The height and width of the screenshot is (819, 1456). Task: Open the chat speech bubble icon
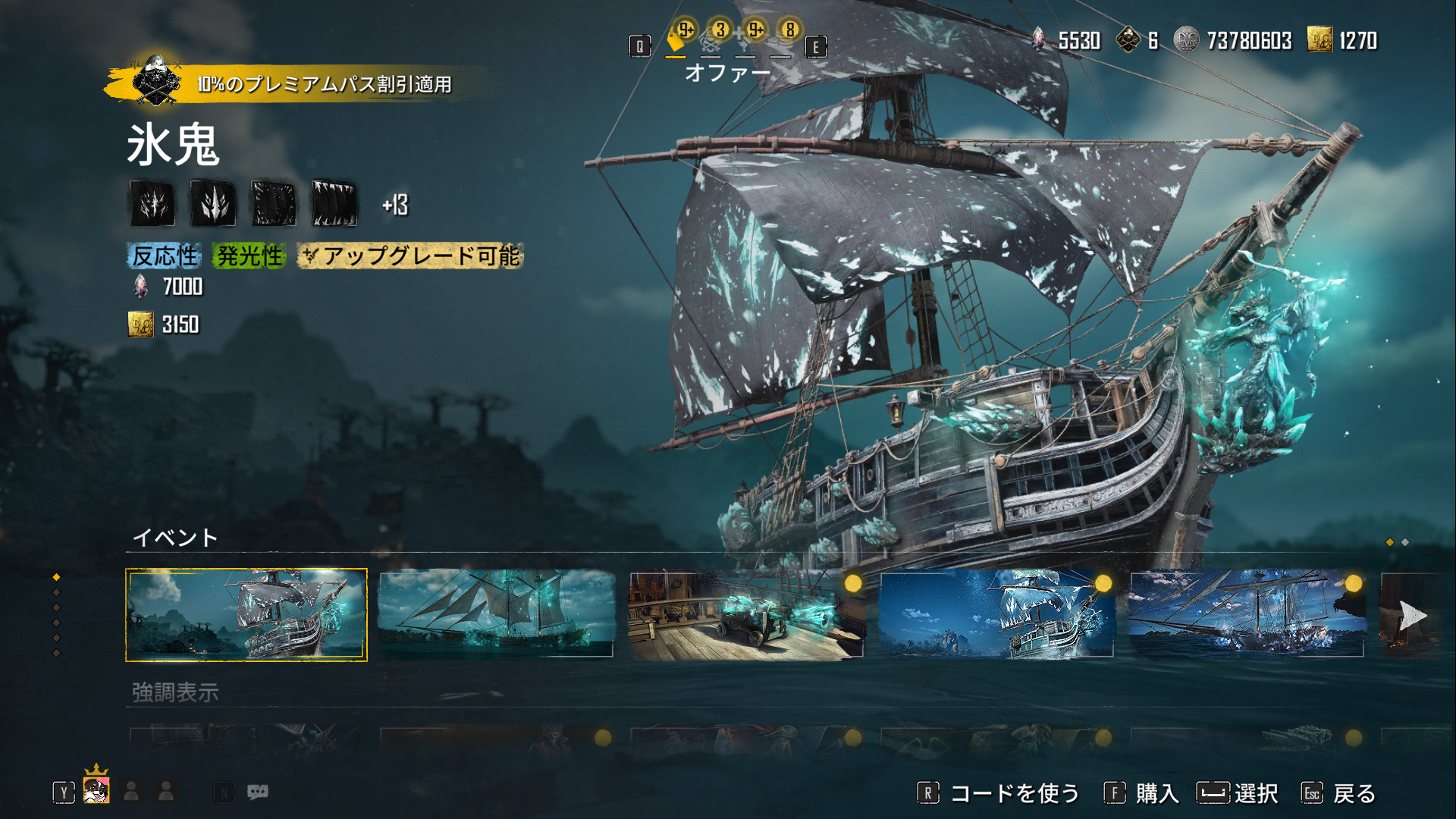tap(258, 792)
